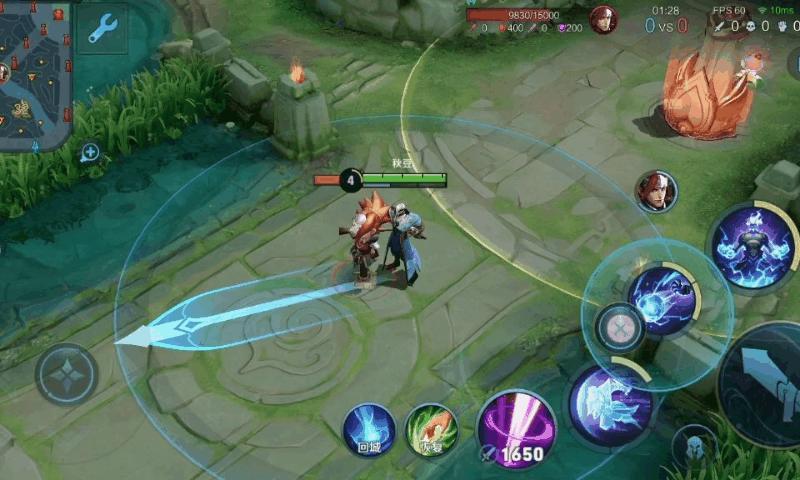
Task: Click the red-haired hero portrait at top
Action: pyautogui.click(x=603, y=20)
